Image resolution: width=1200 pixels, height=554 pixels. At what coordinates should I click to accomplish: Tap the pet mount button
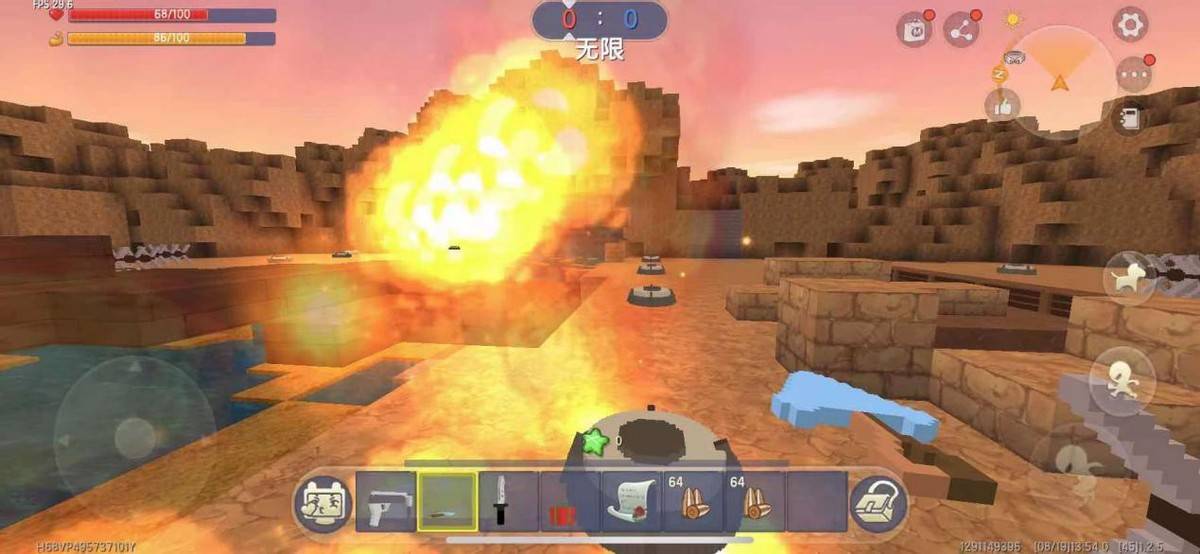click(x=1129, y=280)
